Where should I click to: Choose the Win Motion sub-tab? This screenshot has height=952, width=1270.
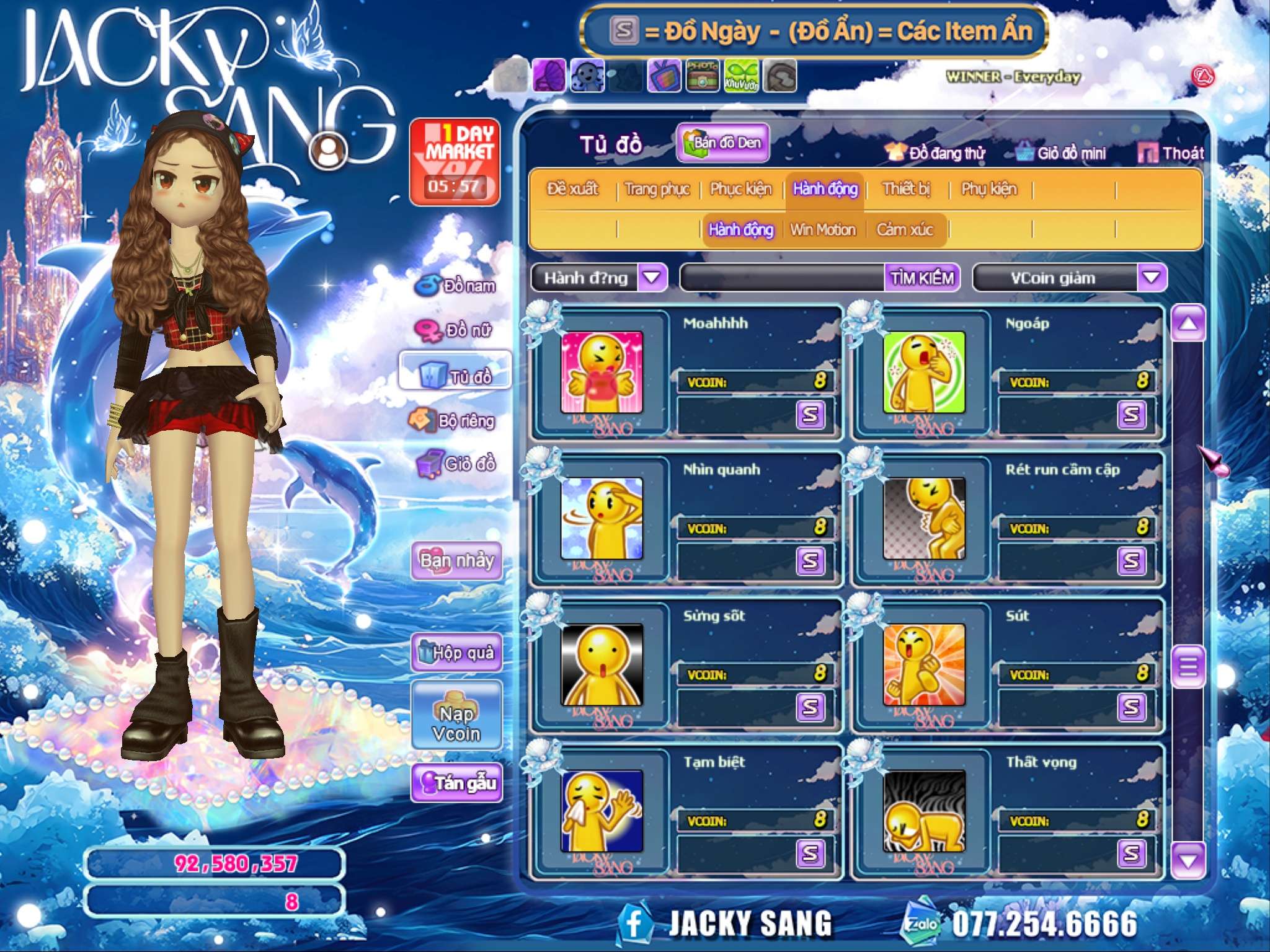click(823, 230)
